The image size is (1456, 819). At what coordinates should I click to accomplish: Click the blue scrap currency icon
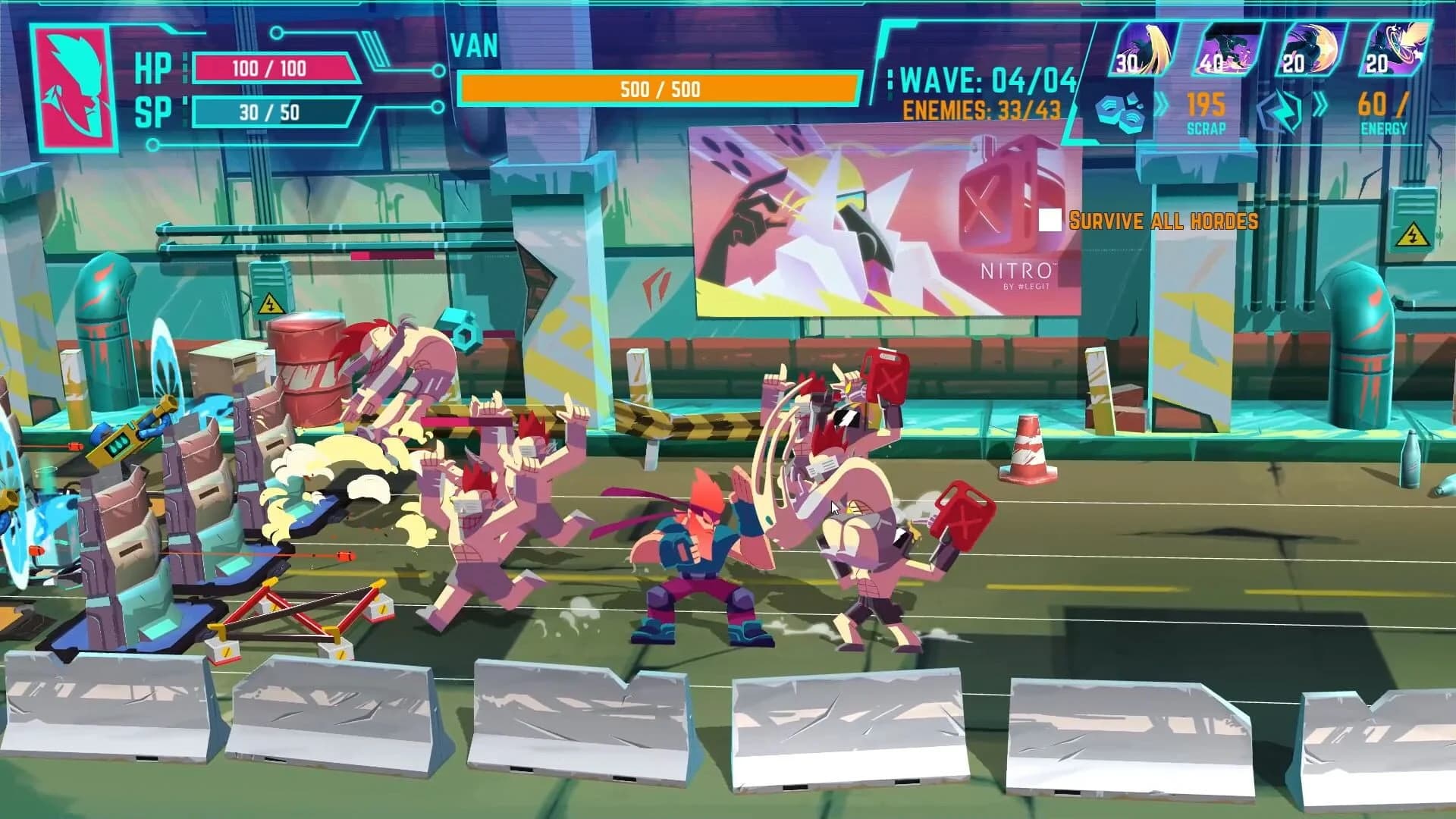tap(1121, 112)
